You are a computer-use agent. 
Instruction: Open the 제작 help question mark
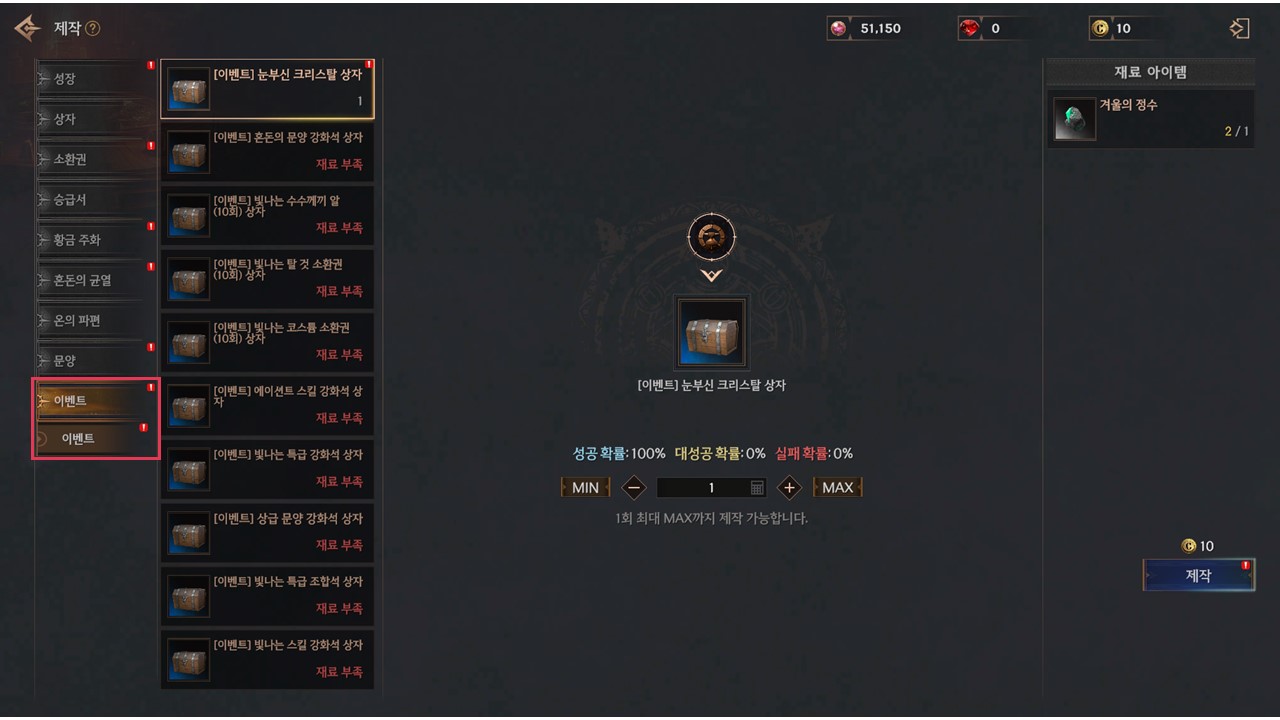[93, 29]
